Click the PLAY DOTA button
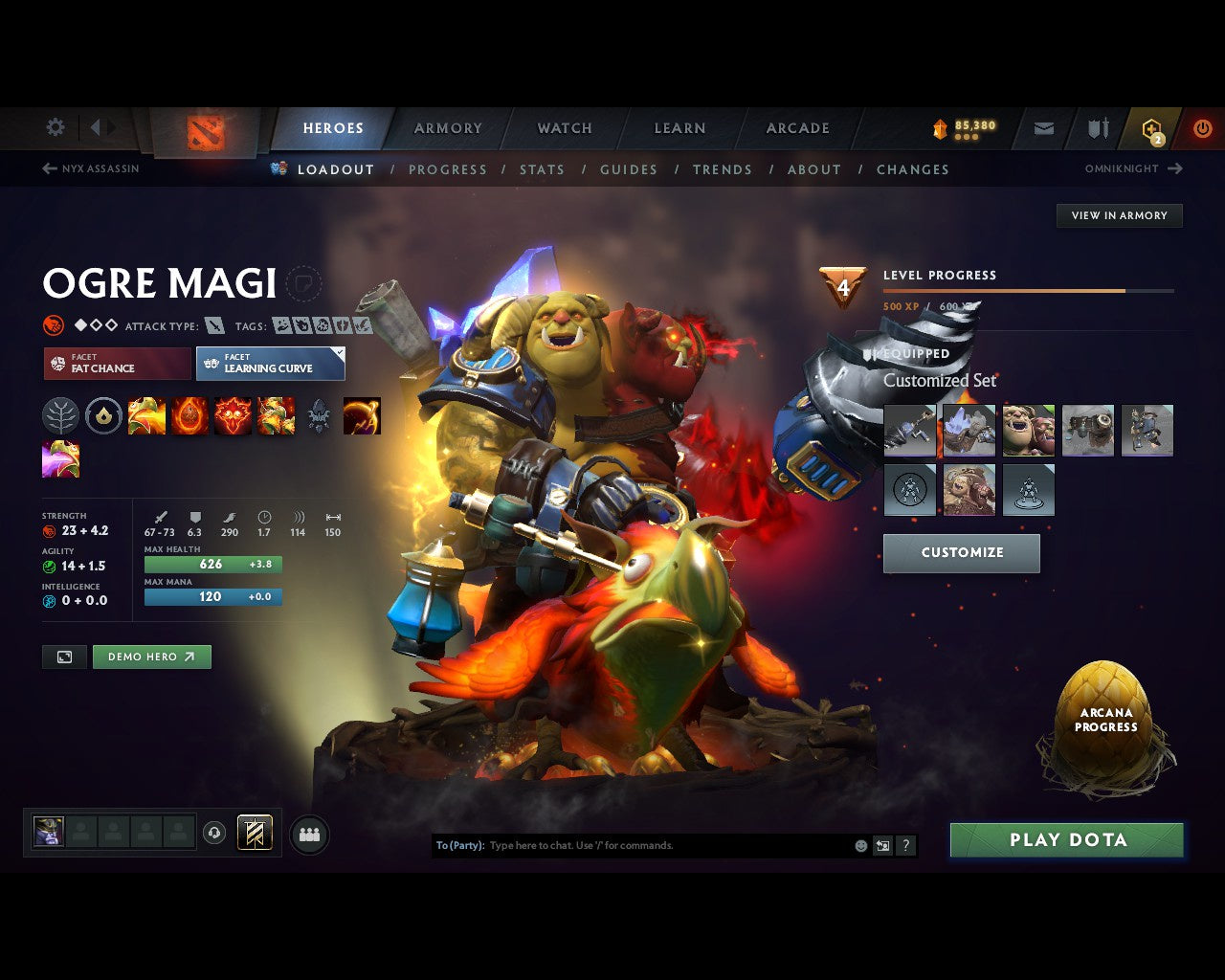This screenshot has width=1225, height=980. pos(1066,839)
